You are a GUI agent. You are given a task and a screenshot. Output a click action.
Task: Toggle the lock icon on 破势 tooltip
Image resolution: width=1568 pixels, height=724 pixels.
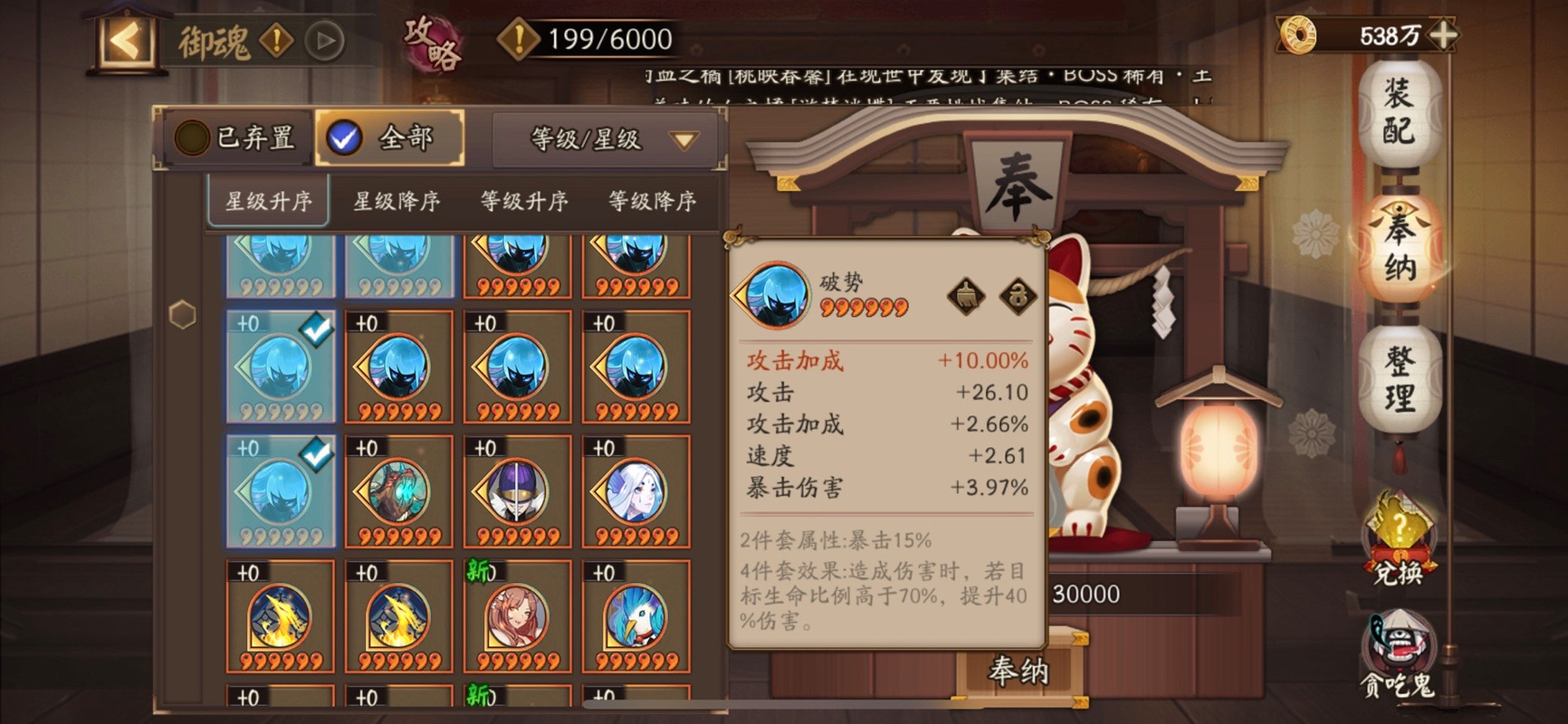(x=1018, y=296)
